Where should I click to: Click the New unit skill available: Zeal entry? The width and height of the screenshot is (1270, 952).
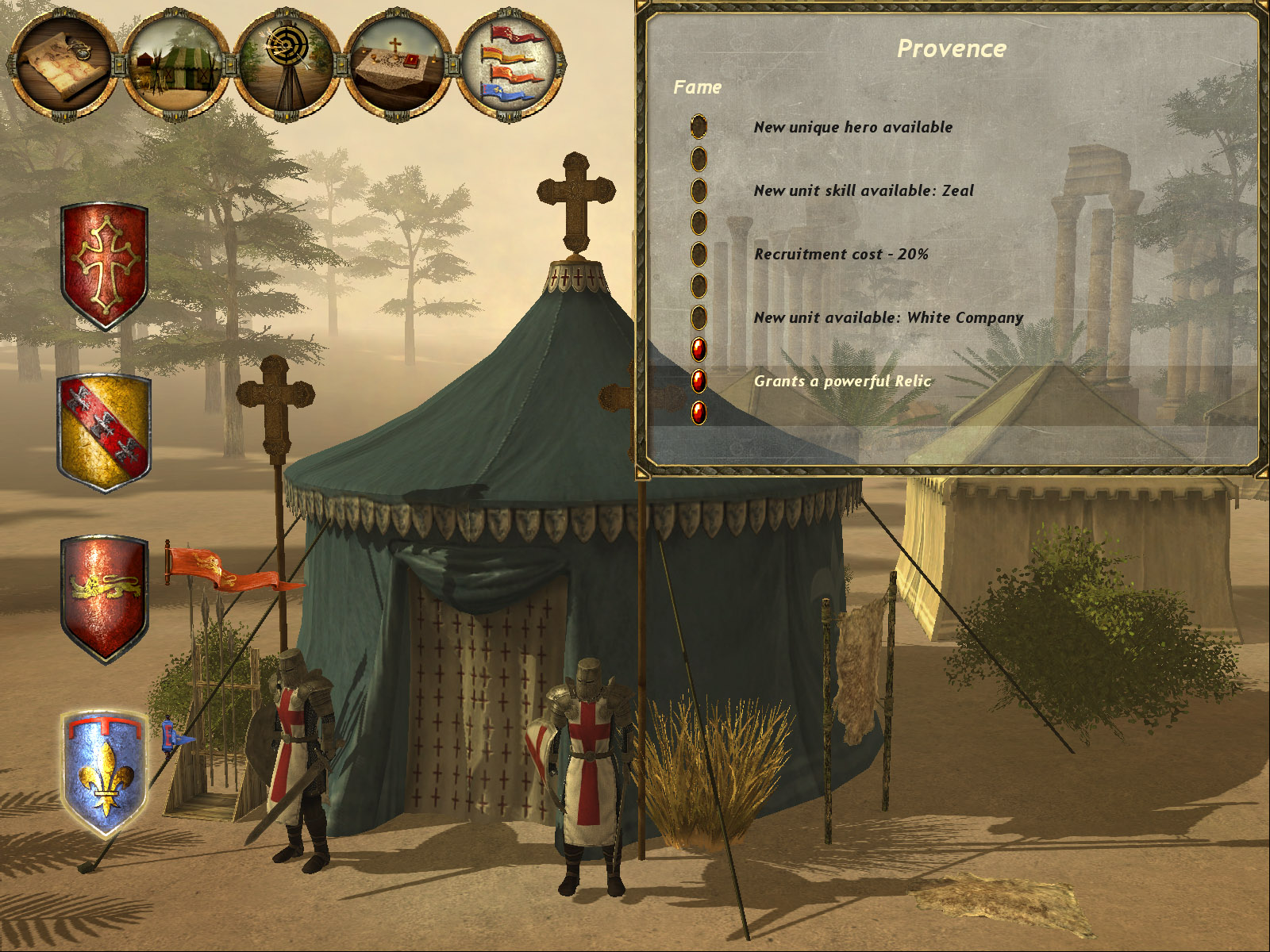coord(864,190)
